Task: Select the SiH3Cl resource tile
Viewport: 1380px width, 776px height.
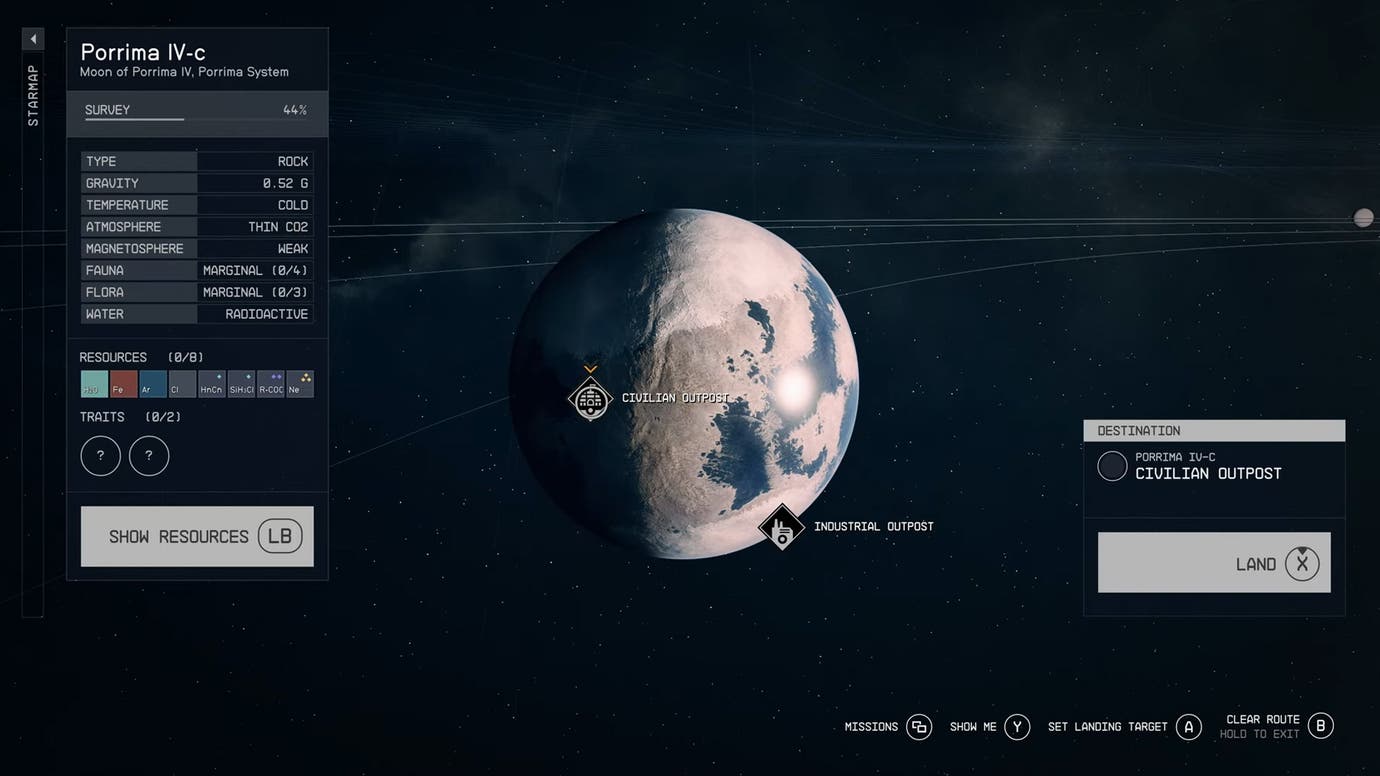Action: 241,384
